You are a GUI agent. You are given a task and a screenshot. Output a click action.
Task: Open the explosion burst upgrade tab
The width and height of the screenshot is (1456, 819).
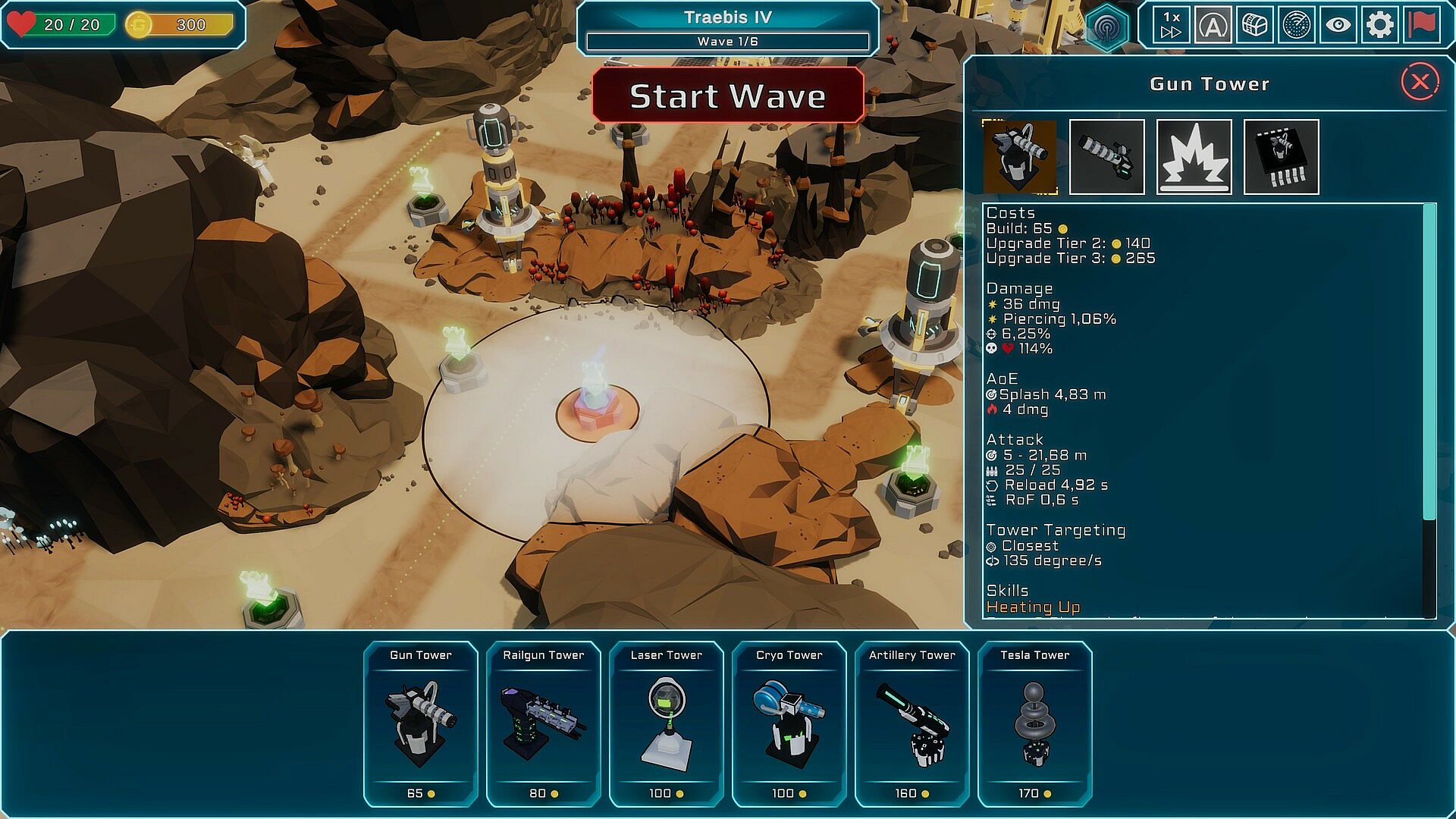[1194, 157]
